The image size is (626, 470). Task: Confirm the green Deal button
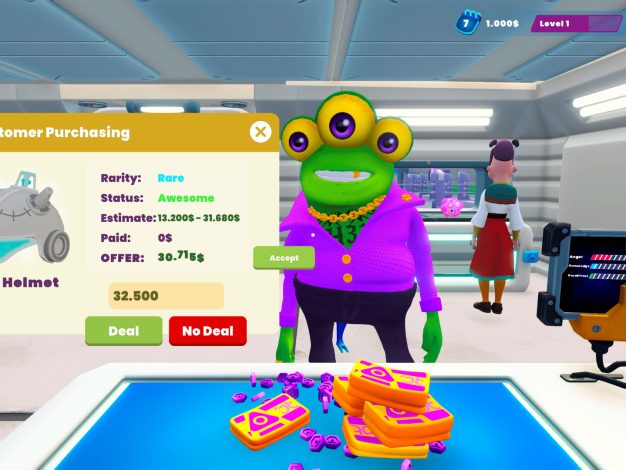123,331
